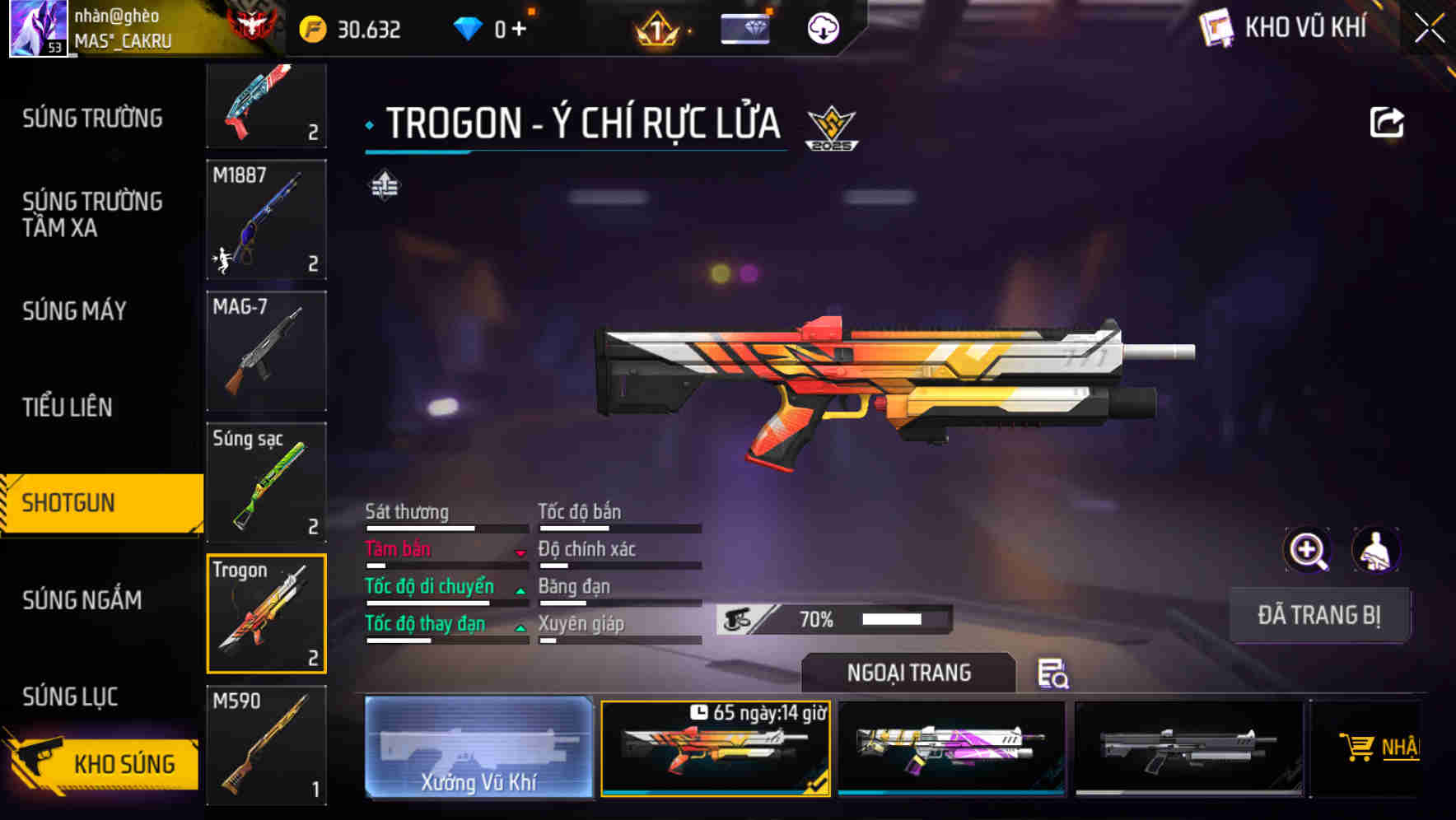Choose the Súng sạc weapon tile
This screenshot has width=1456, height=820.
(266, 482)
